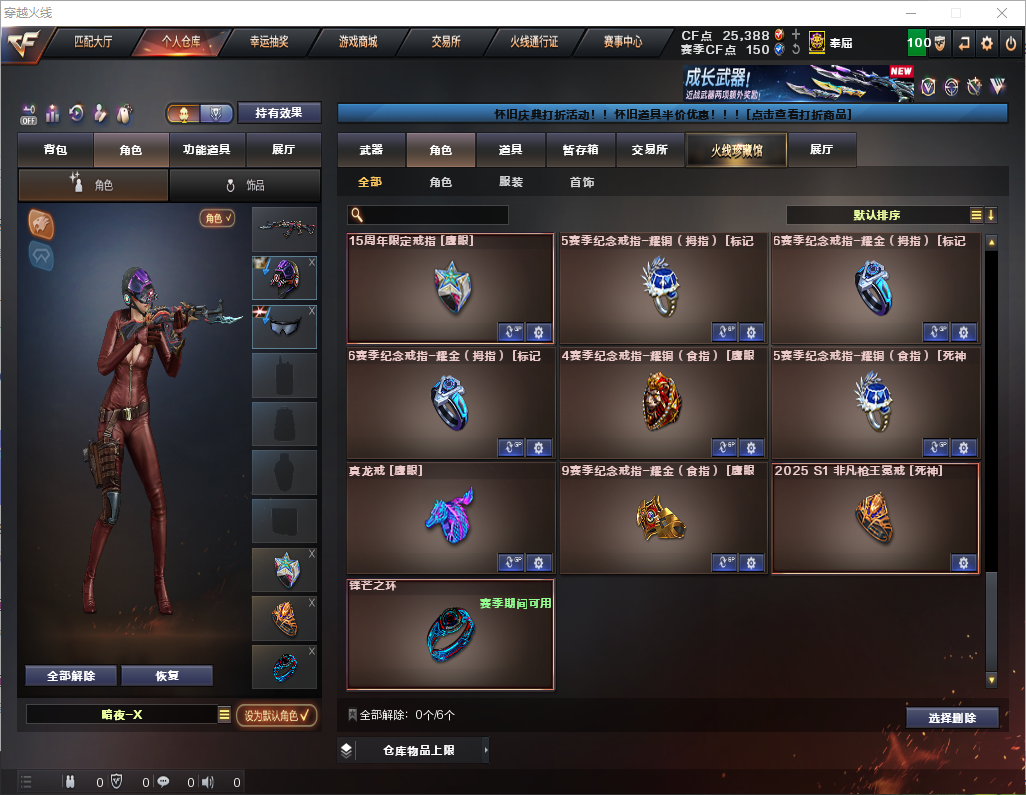The width and height of the screenshot is (1026, 795).
Task: Close the game window
Action: click(1001, 13)
